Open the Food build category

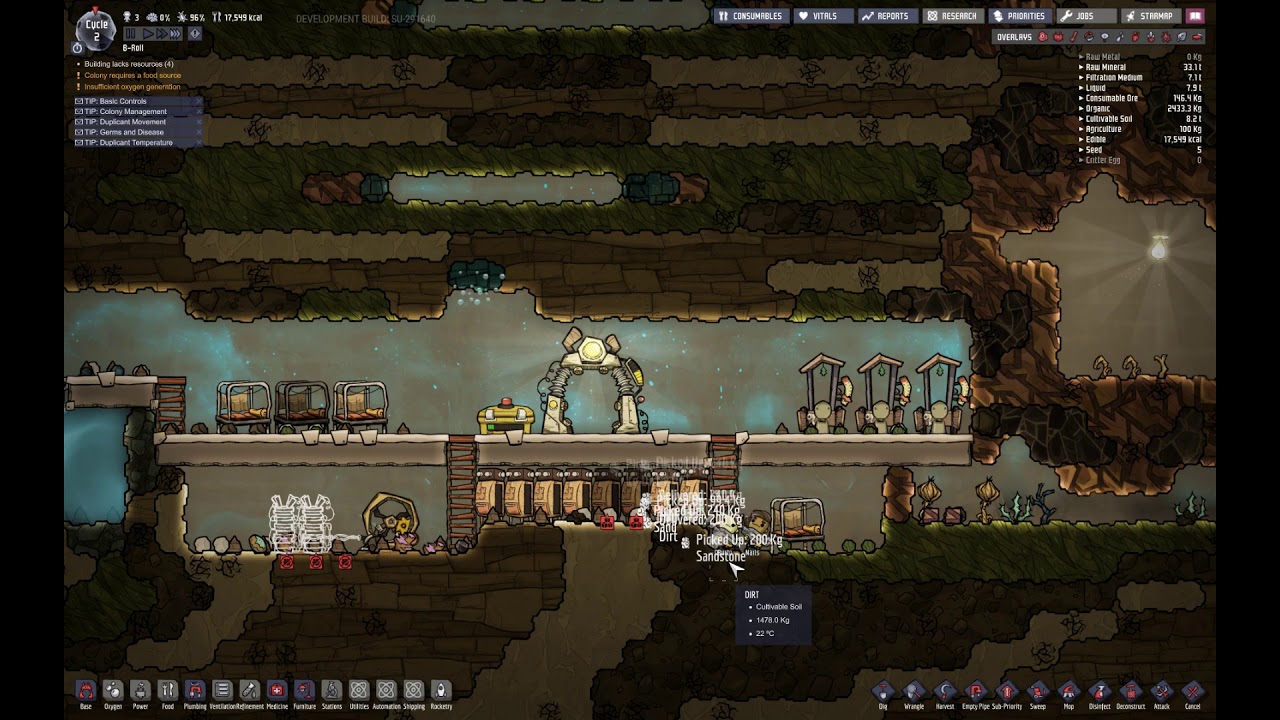click(168, 690)
